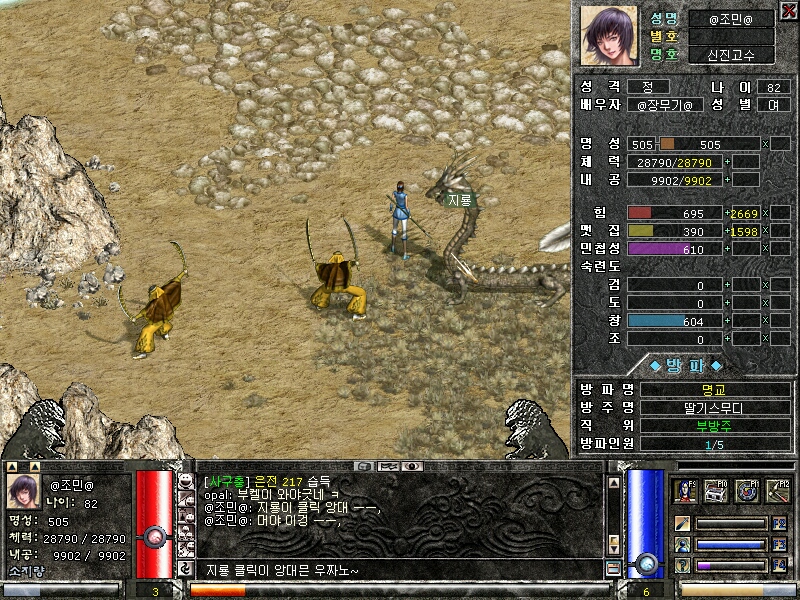The height and width of the screenshot is (600, 800).
Task: Click the small portrait in the bottom-left HUD
Action: coord(24,492)
